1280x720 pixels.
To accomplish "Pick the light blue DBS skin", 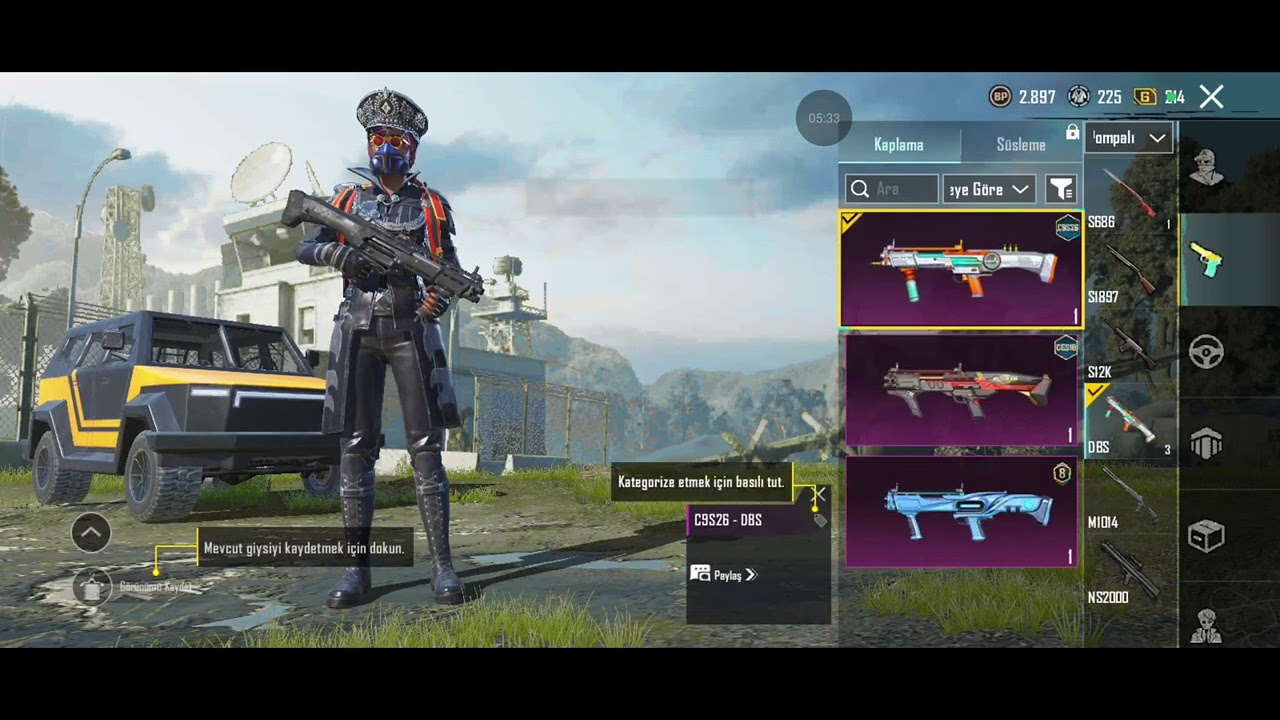I will coord(961,511).
